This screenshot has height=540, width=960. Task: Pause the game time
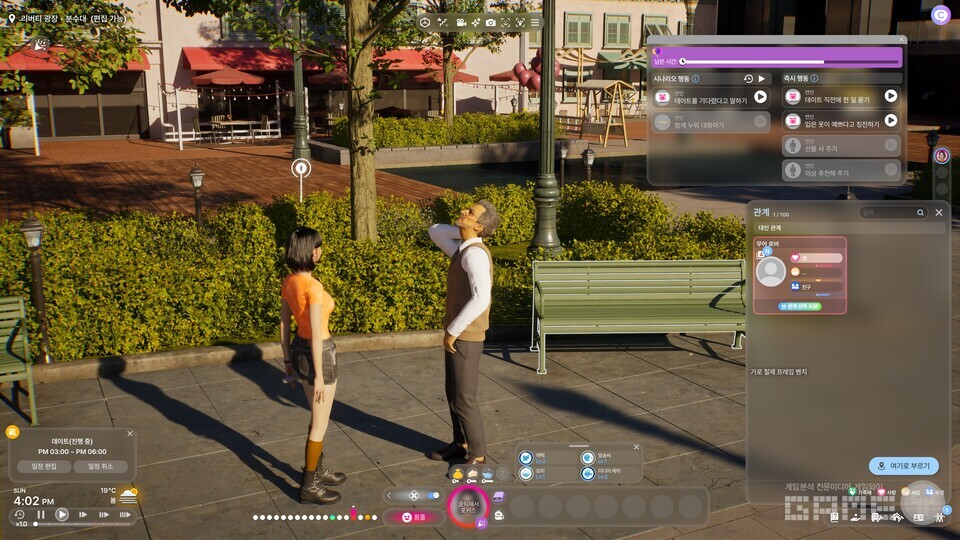point(41,515)
